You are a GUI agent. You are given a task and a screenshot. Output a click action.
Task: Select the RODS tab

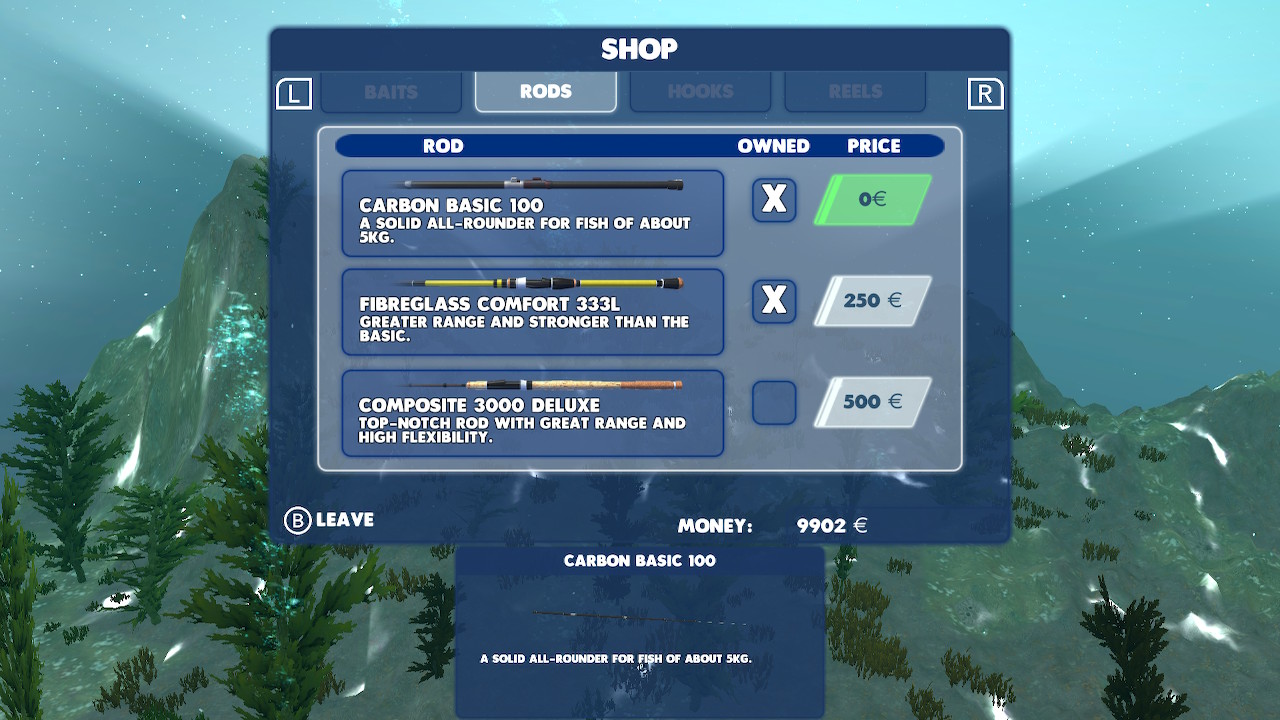click(545, 90)
